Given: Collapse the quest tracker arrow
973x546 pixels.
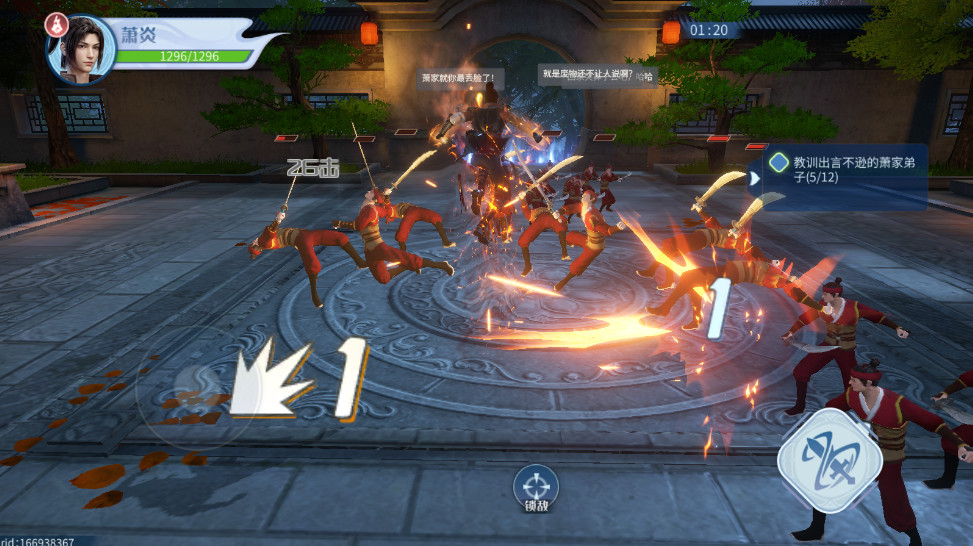Looking at the screenshot, I should coord(756,177).
